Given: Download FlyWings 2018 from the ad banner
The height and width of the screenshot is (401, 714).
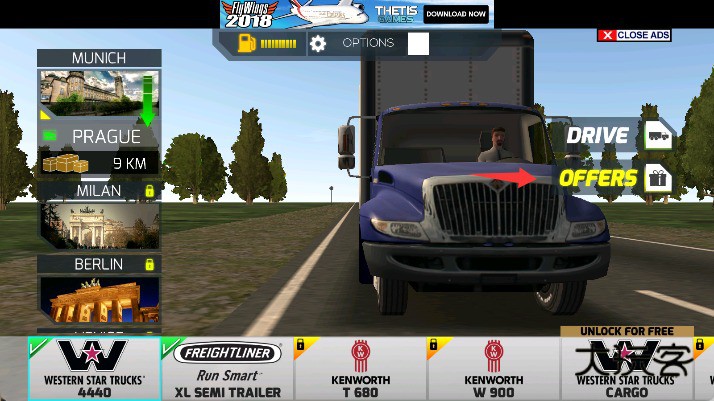Looking at the screenshot, I should click(456, 14).
